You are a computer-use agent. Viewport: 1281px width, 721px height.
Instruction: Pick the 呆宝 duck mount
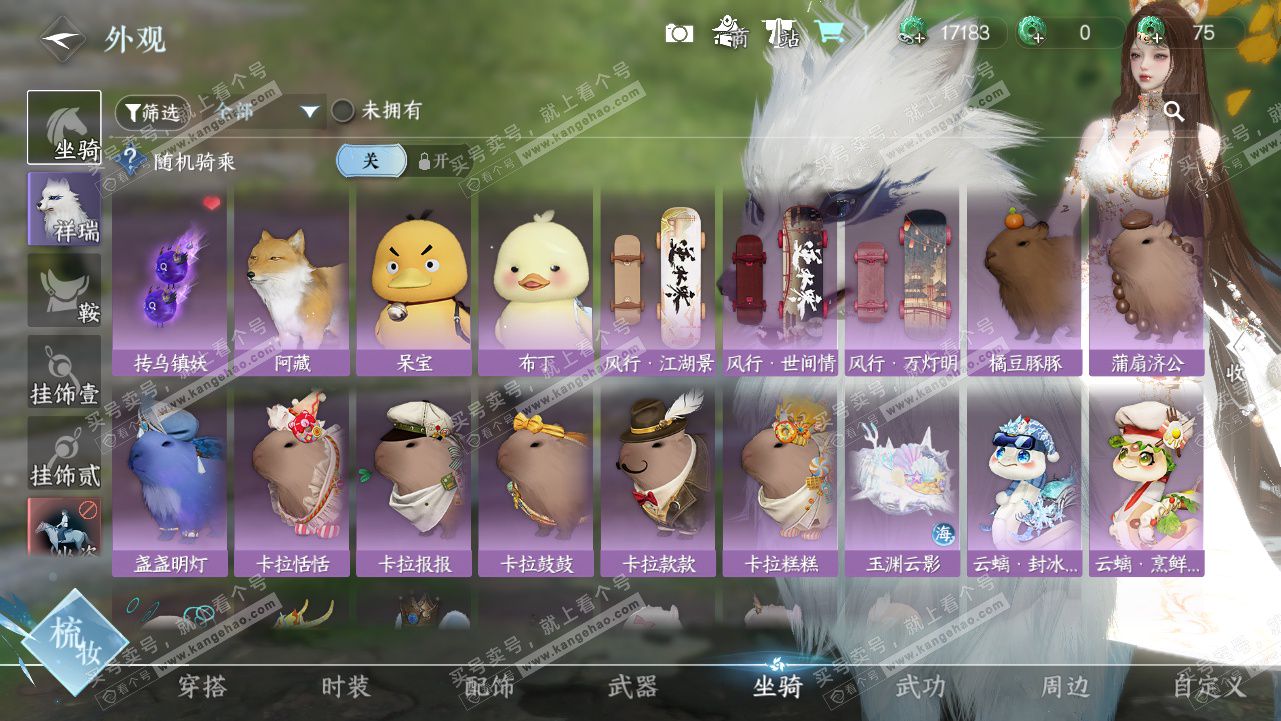coord(414,282)
